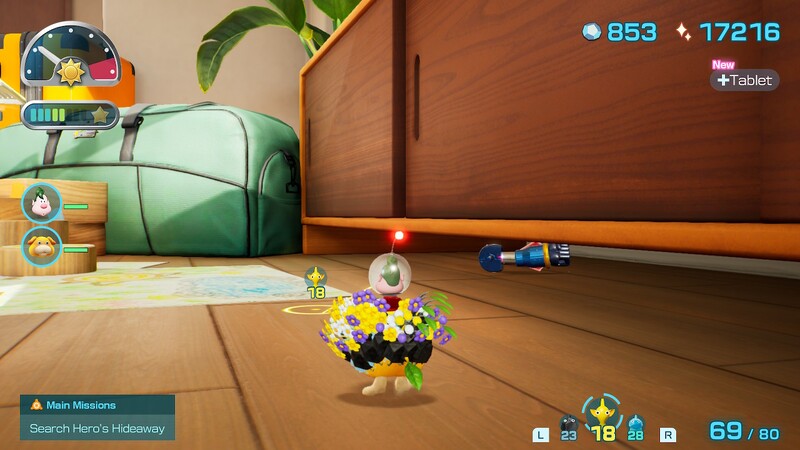Open the new Tablet notification
The height and width of the screenshot is (450, 800).
pos(744,80)
